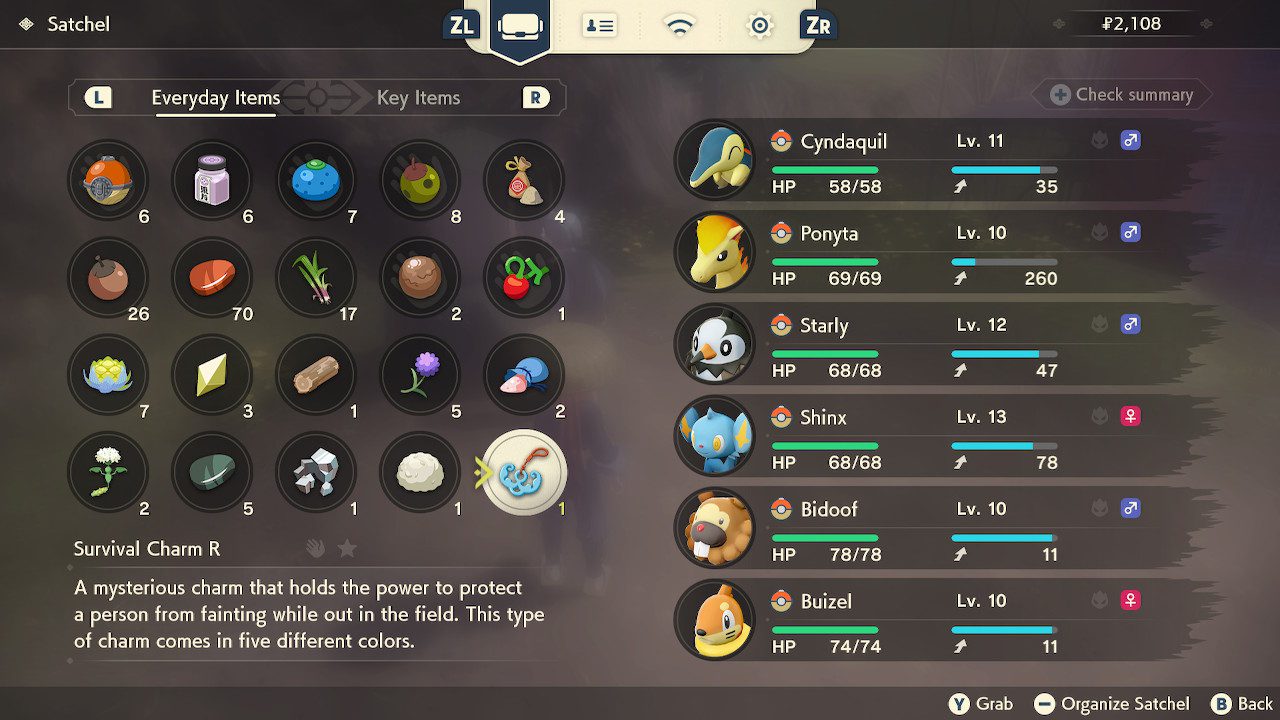Image resolution: width=1280 pixels, height=720 pixels.
Task: Click the wireless connection icon
Action: [x=679, y=24]
